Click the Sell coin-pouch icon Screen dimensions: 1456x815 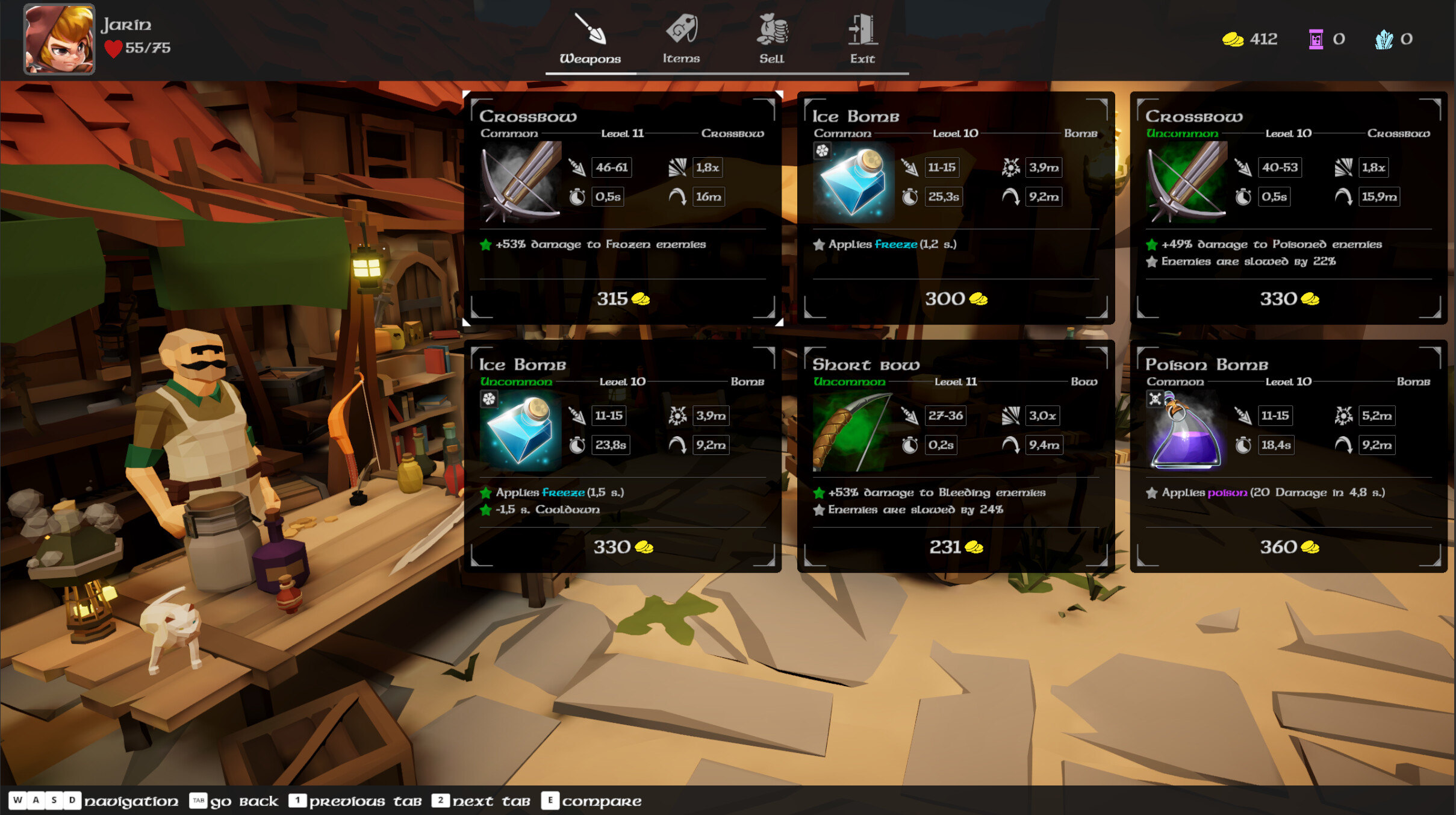click(x=771, y=29)
